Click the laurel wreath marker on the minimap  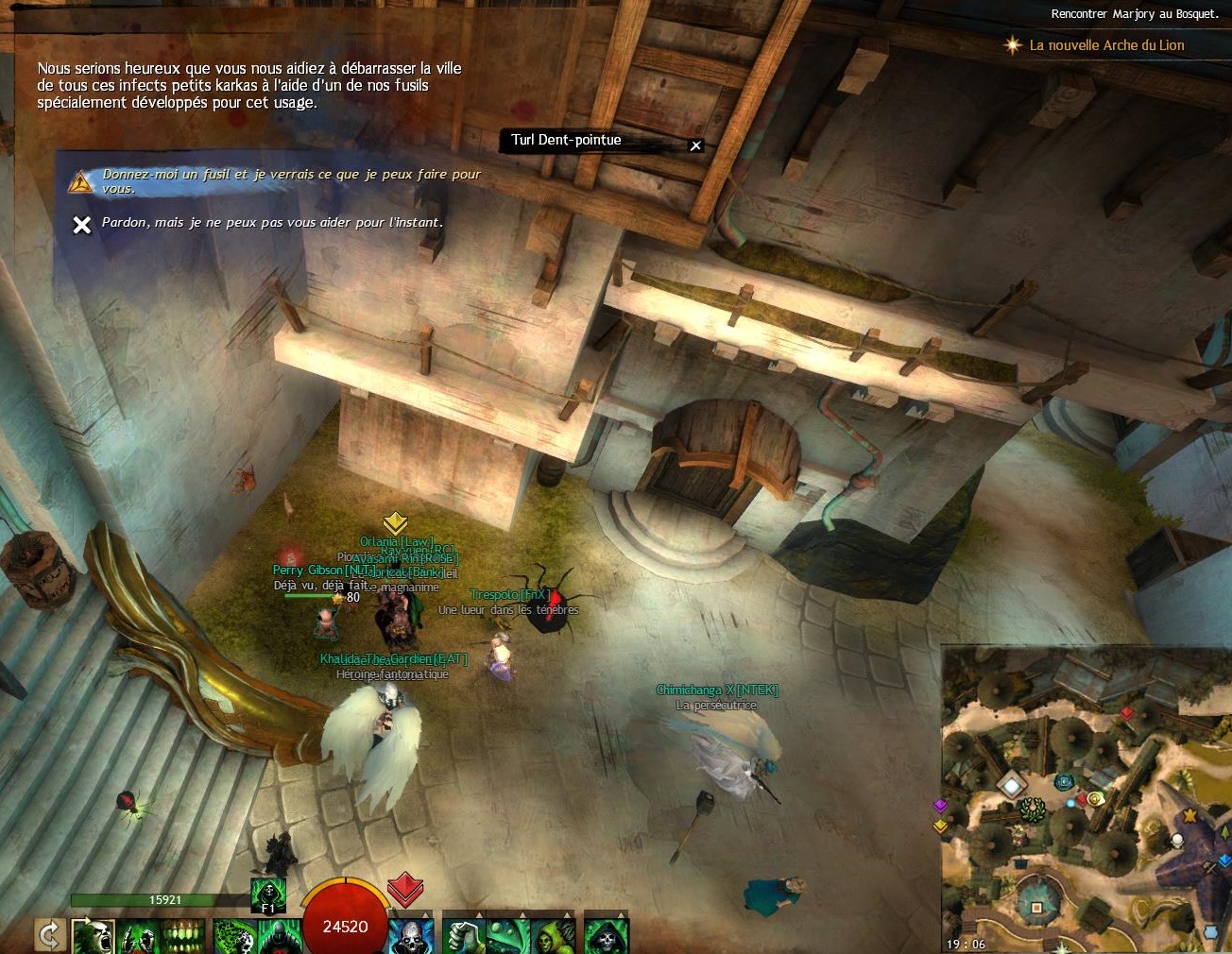1033,809
